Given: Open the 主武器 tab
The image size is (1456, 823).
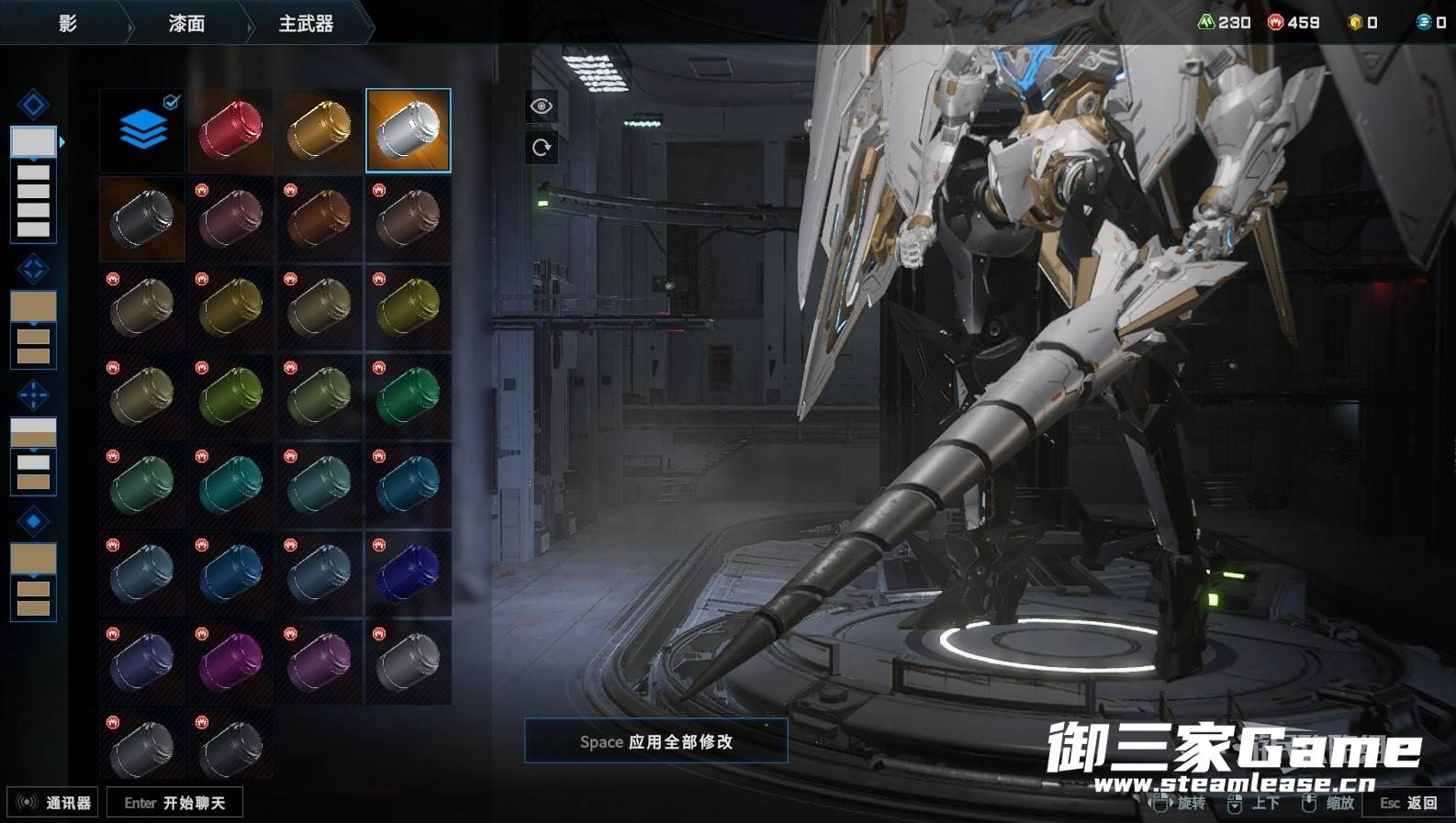Looking at the screenshot, I should coord(306,23).
